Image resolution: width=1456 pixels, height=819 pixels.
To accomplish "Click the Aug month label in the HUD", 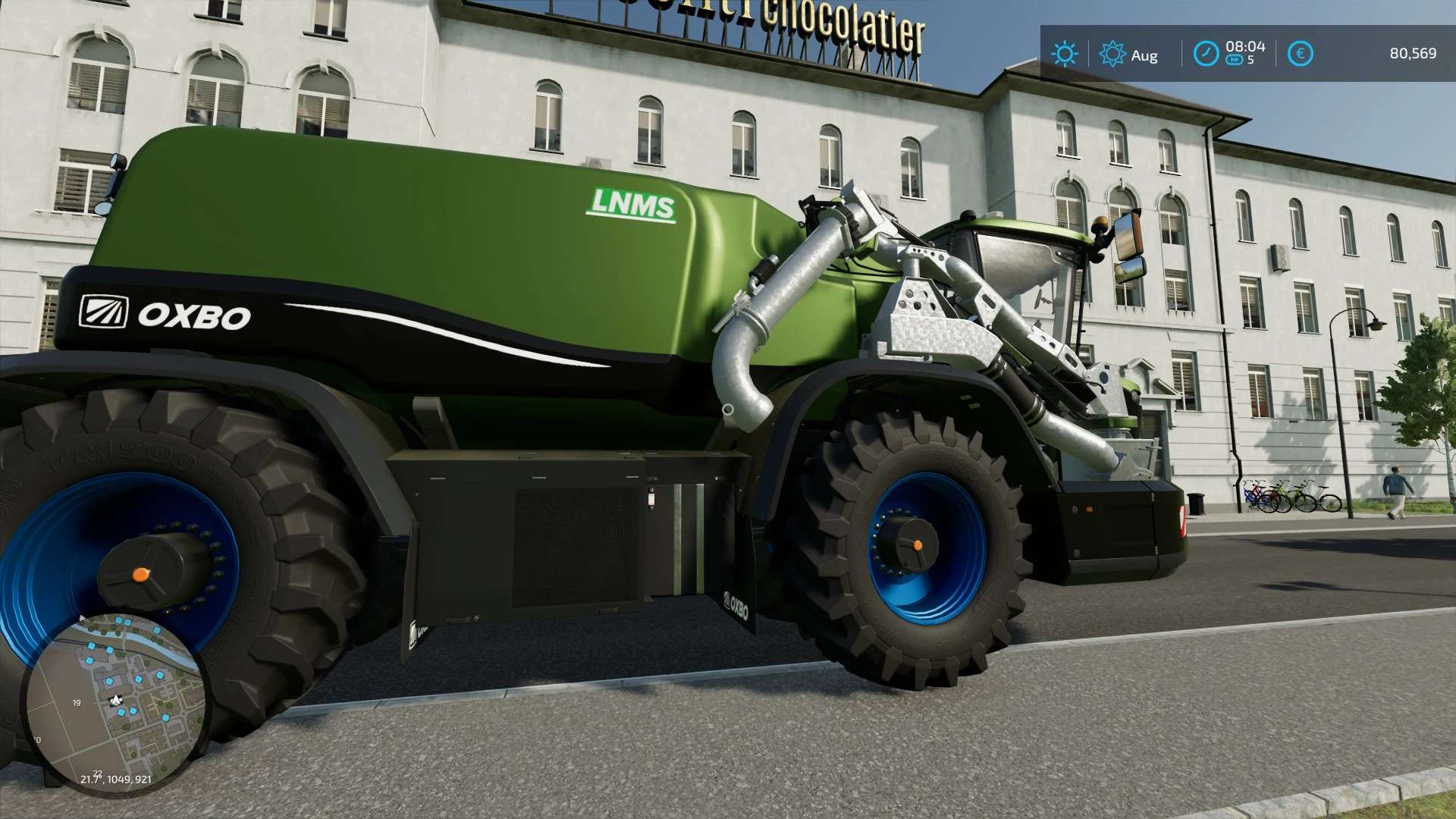I will click(1145, 55).
